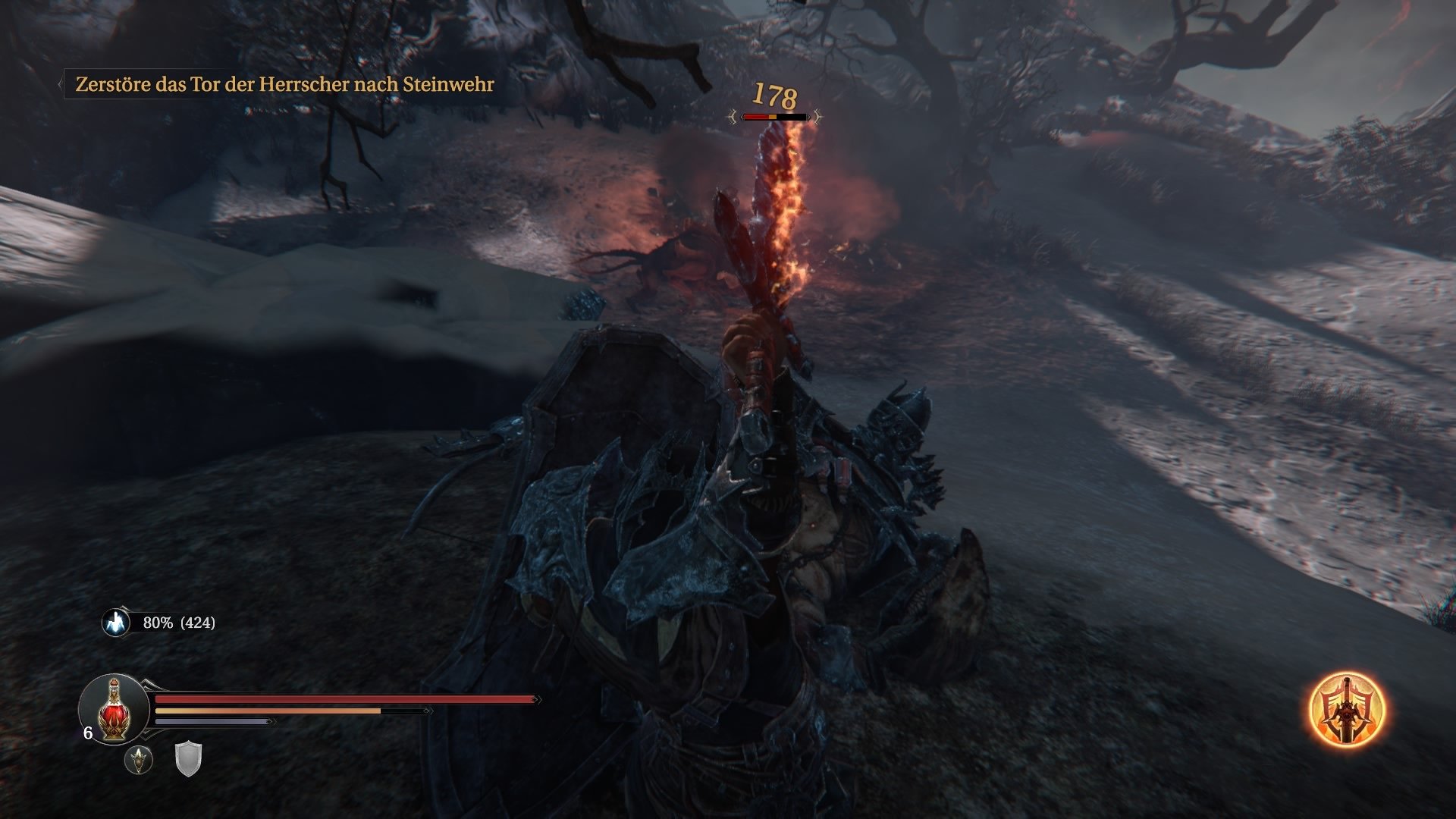Click the enemy health bar crest ornament
This screenshot has width=1456, height=819.
coord(732,115)
